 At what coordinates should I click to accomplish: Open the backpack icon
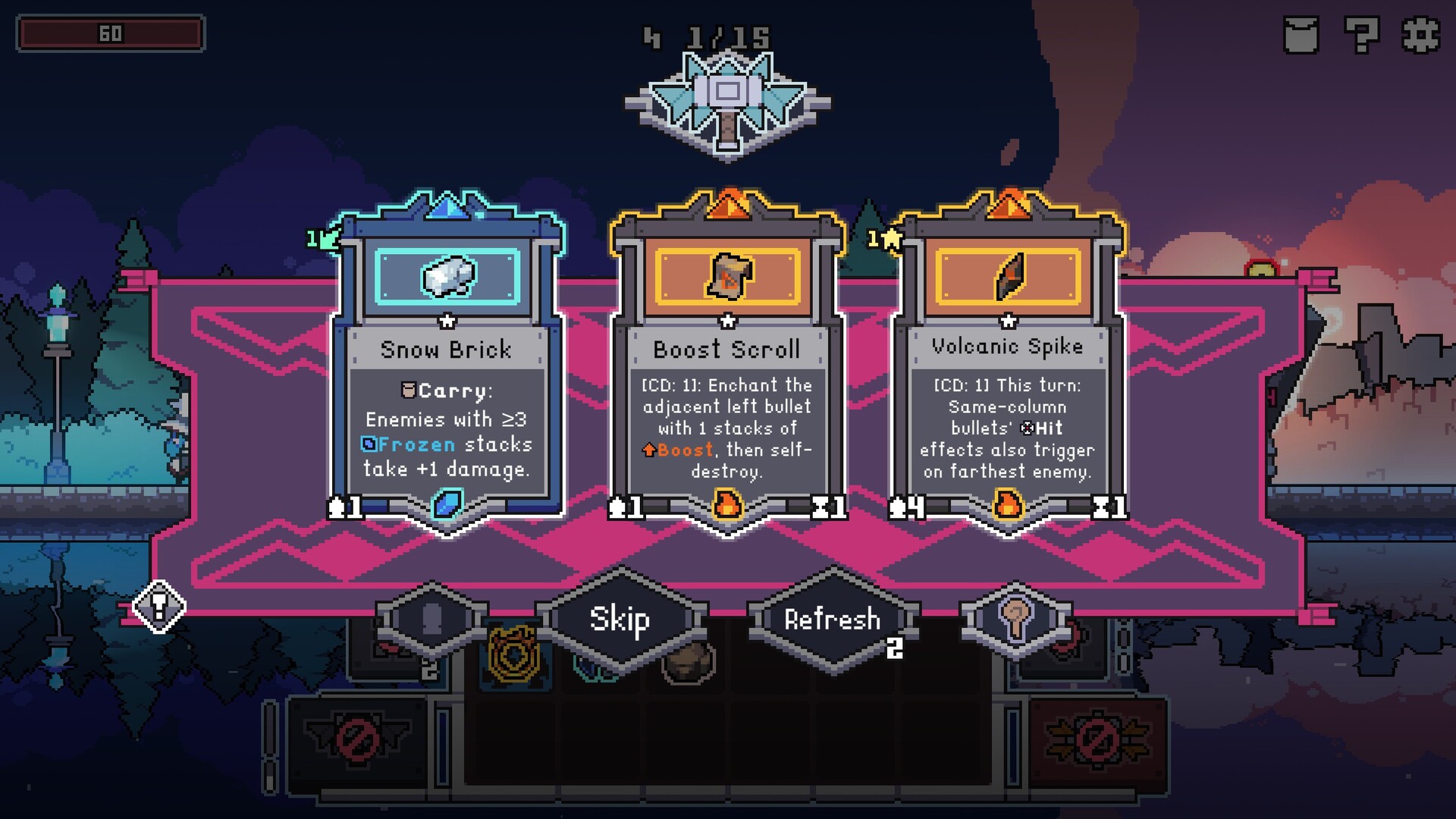coord(1301,35)
